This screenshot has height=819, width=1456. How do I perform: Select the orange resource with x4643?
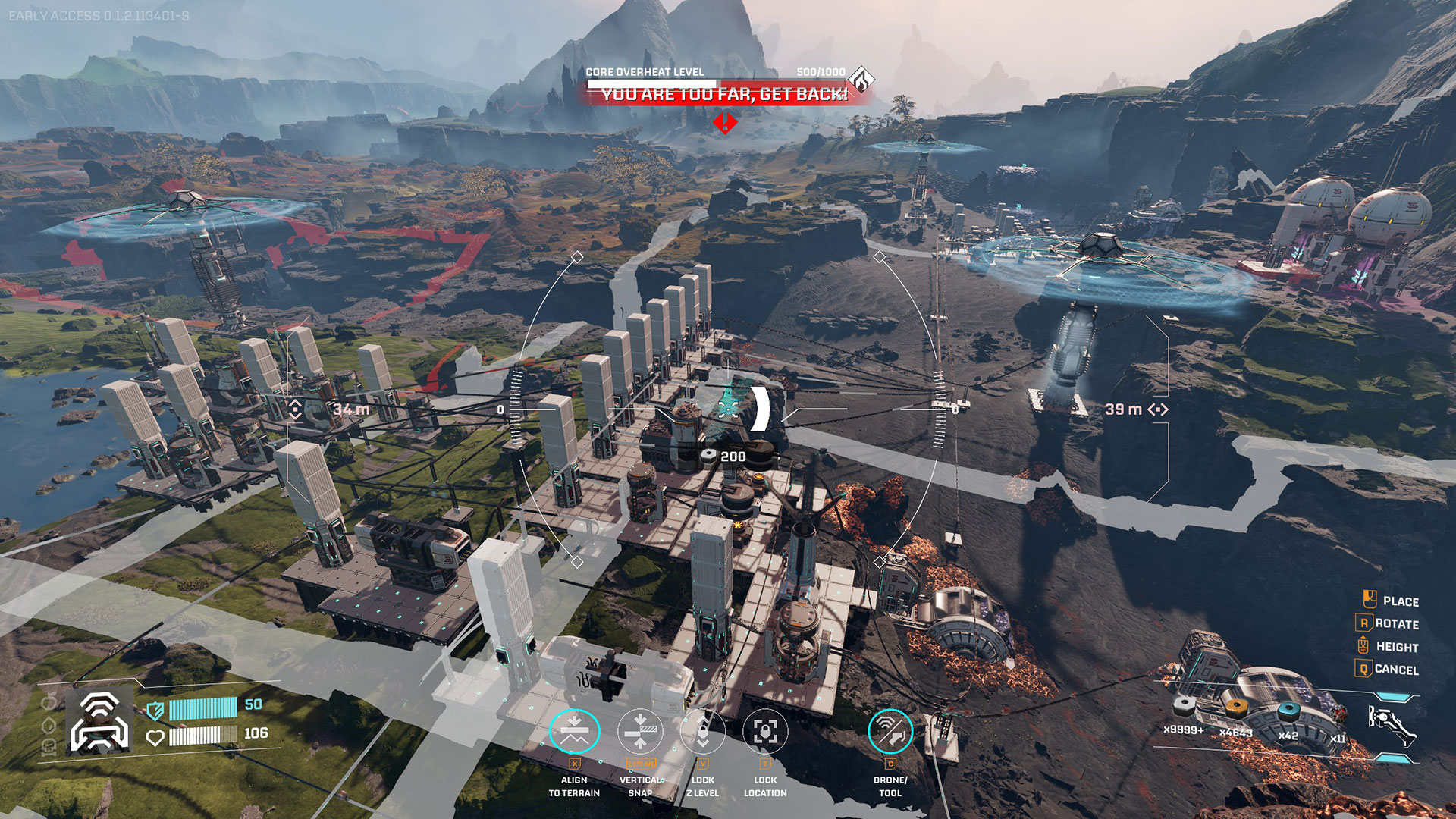click(1236, 709)
